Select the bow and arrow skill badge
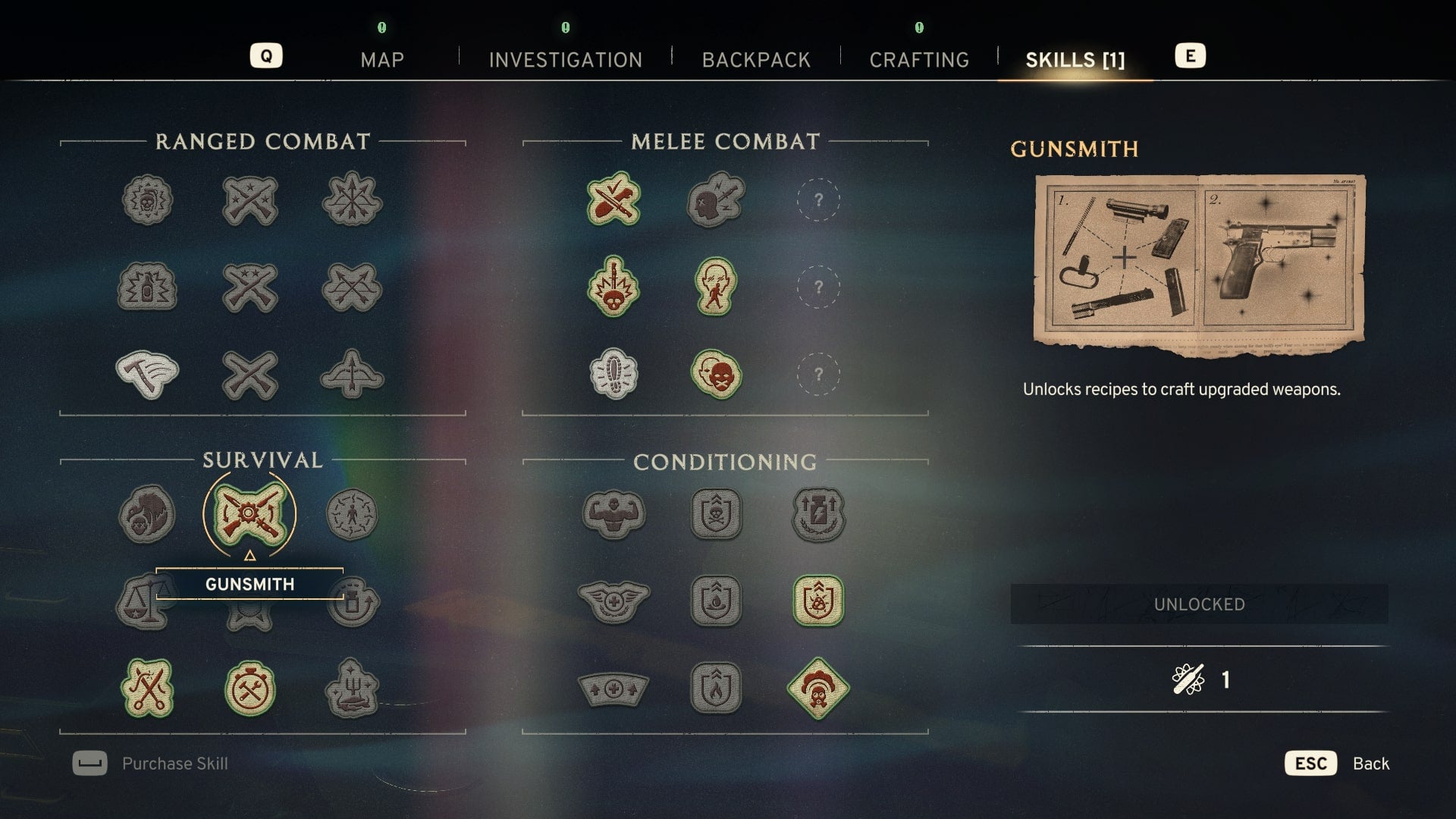The height and width of the screenshot is (819, 1456). click(352, 375)
